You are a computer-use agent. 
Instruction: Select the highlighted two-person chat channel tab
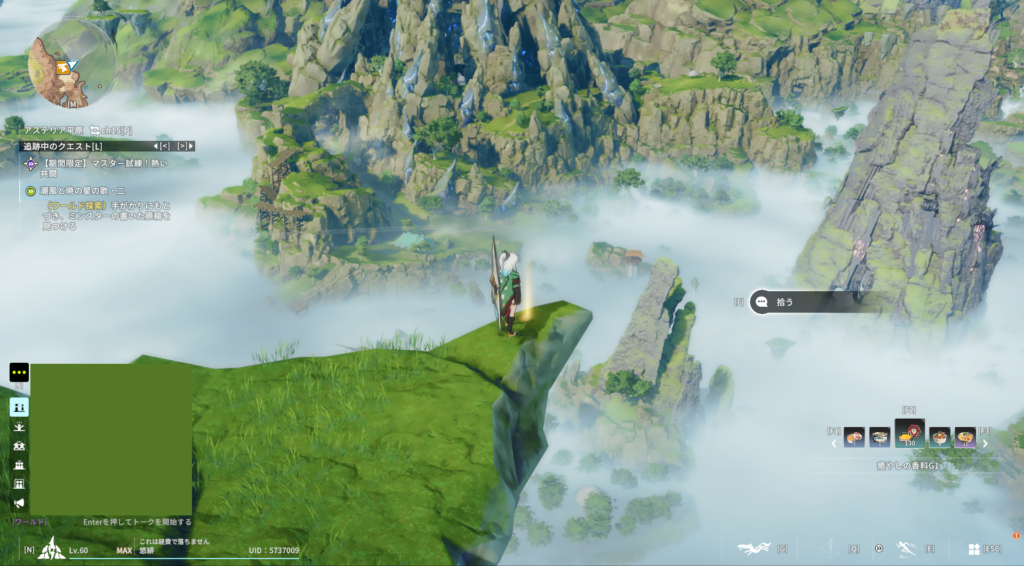19,407
